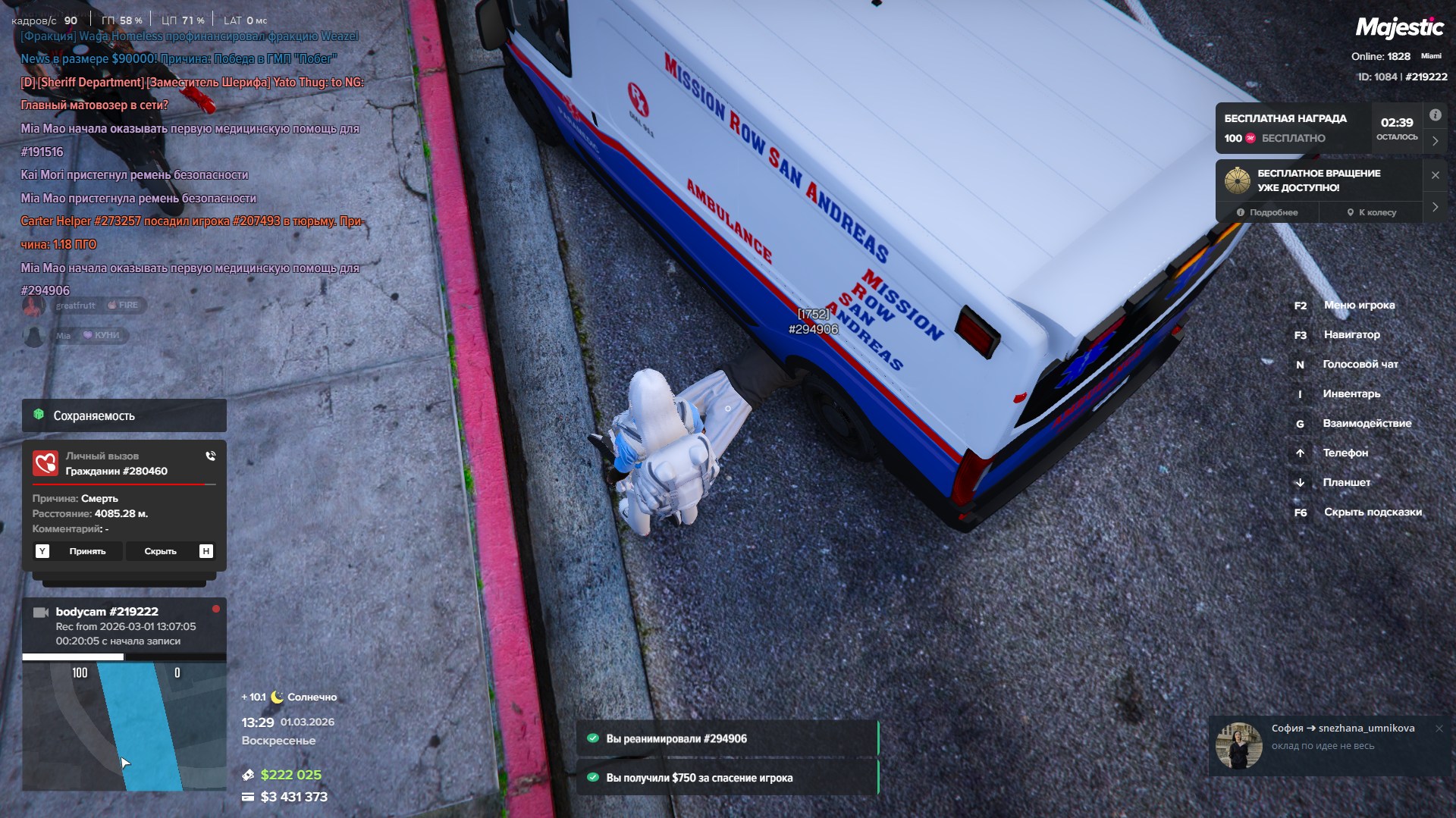The image size is (1456, 818).
Task: Open Подробнее details for free spin
Action: 1267,212
